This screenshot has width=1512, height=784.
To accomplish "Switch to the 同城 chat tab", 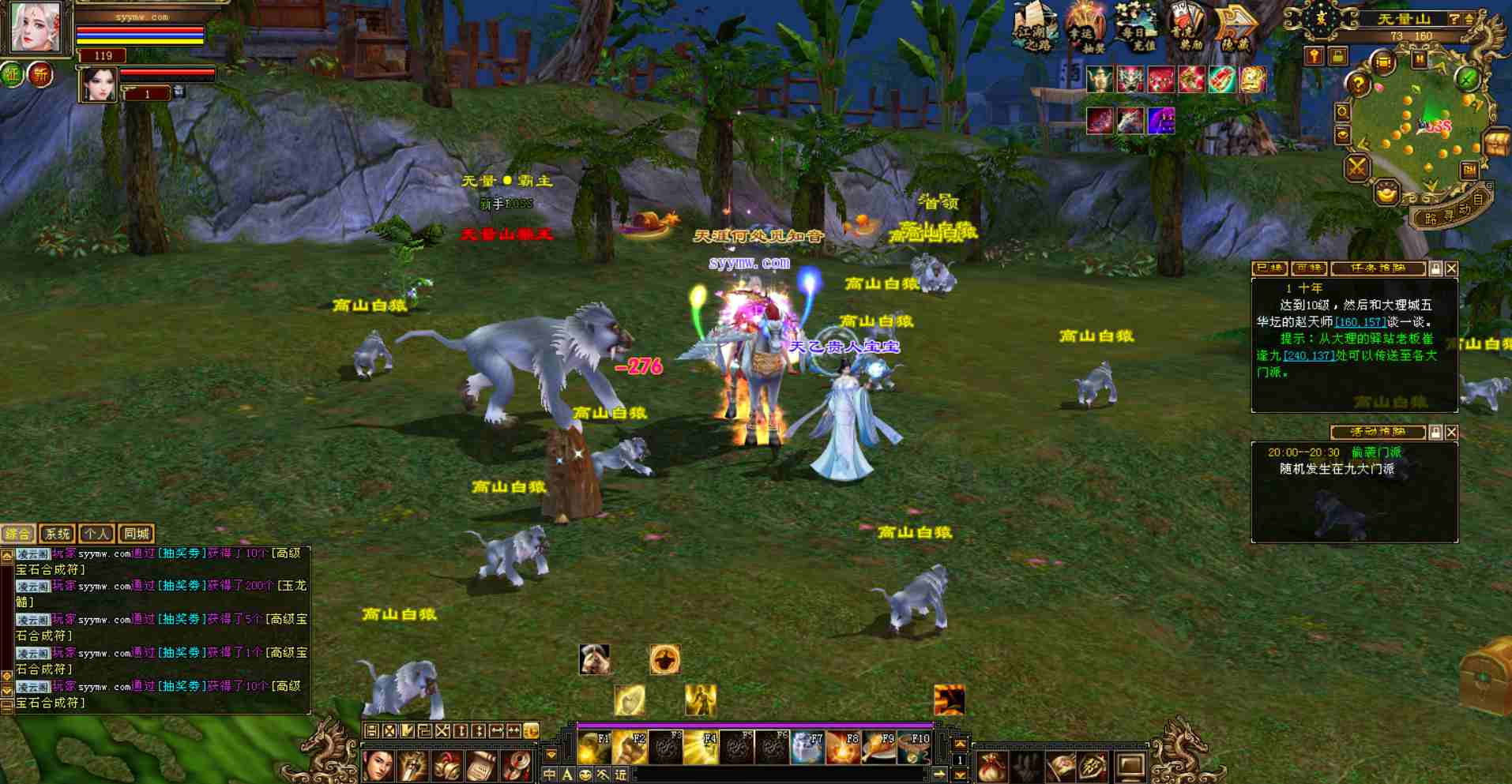I will click(x=136, y=534).
